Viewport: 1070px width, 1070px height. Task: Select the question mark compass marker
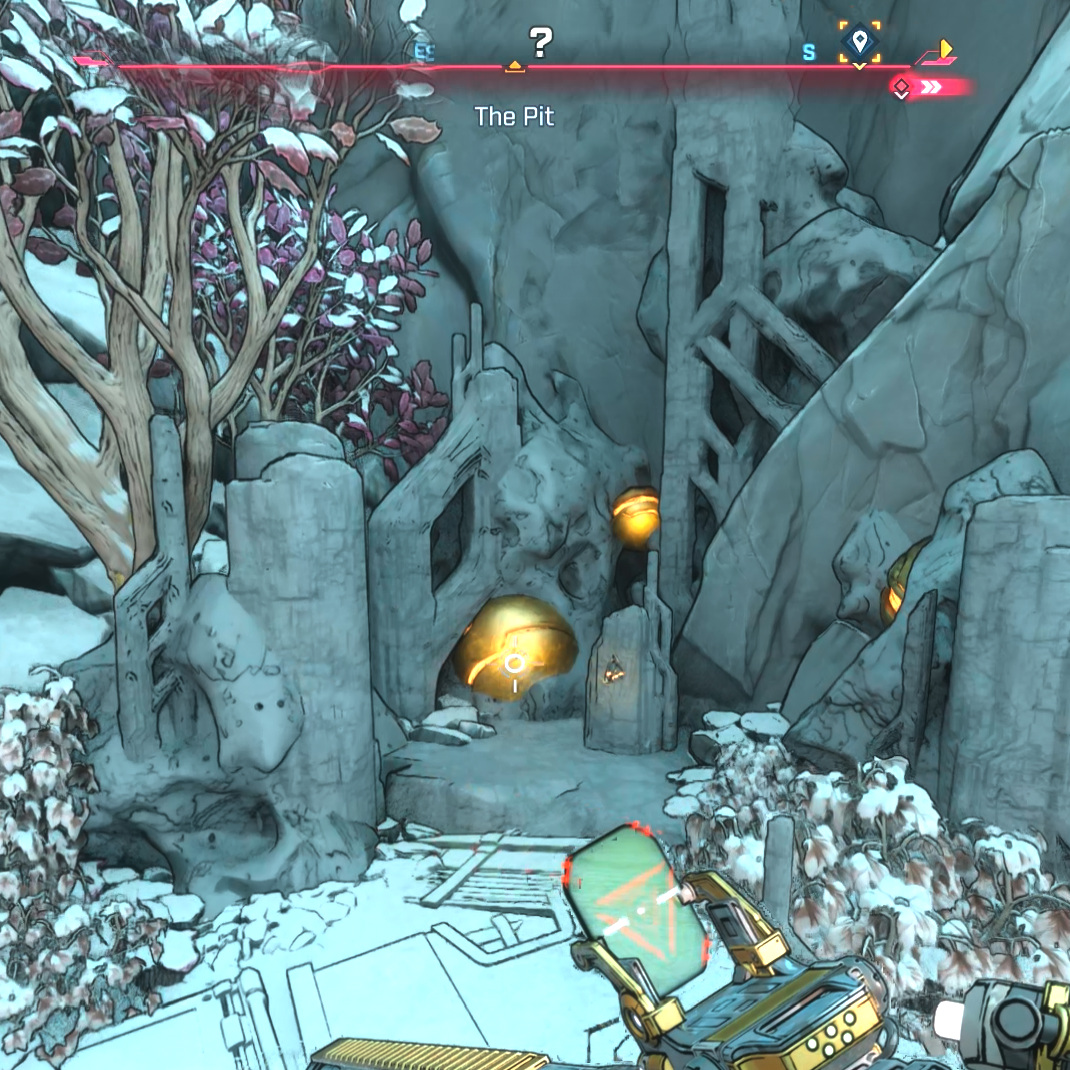[x=540, y=42]
